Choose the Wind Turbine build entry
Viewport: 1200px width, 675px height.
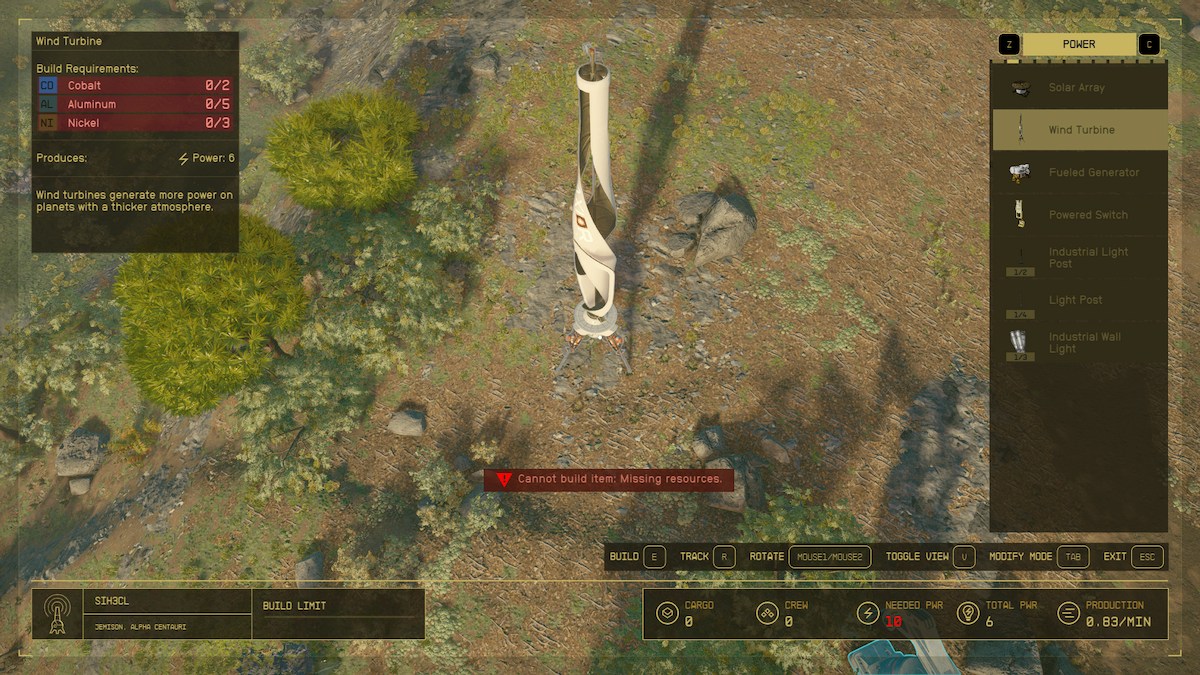[1080, 130]
